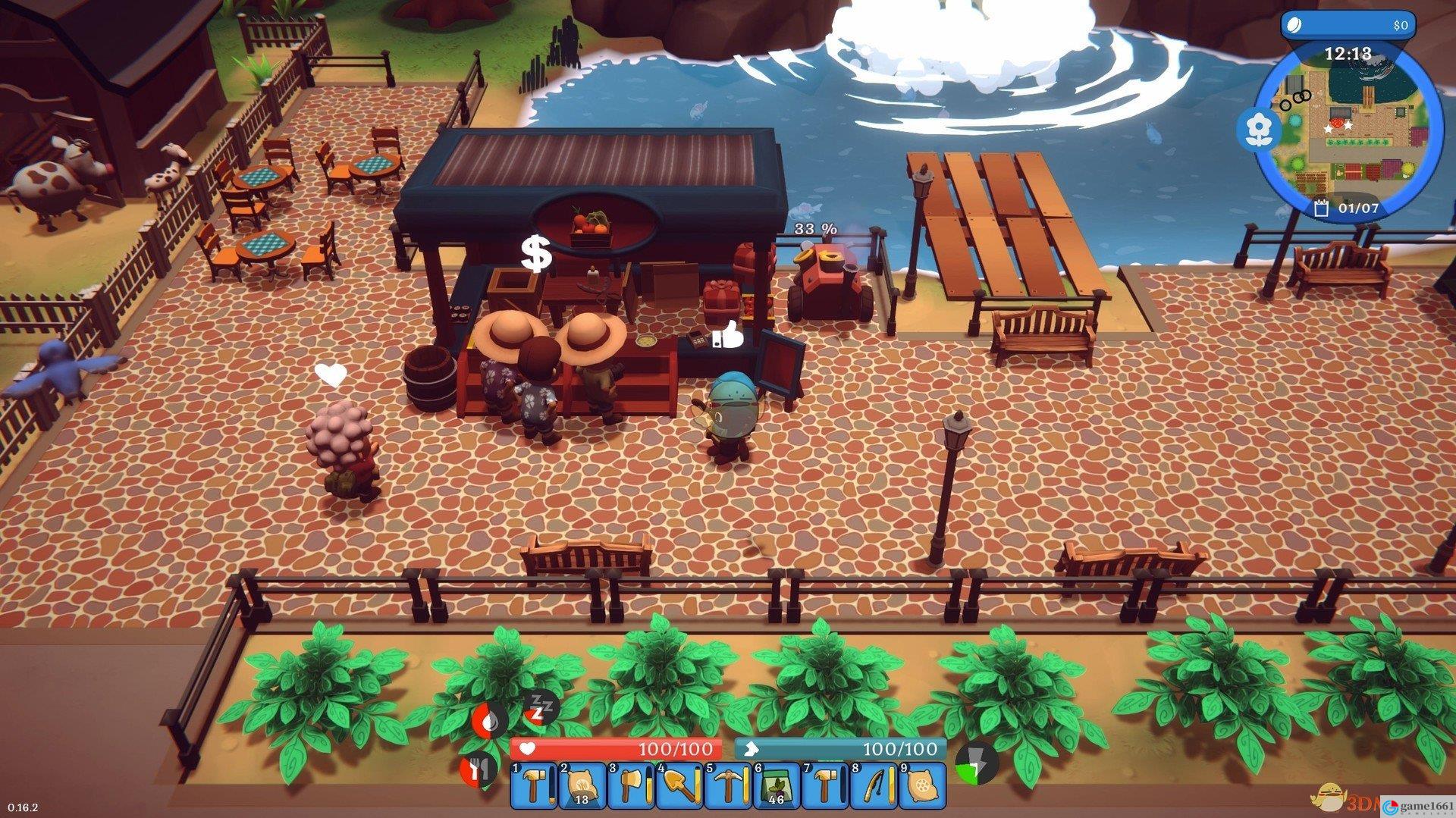This screenshot has height=818, width=1456.
Task: Click the flower season icon beside minimap
Action: (x=1259, y=129)
